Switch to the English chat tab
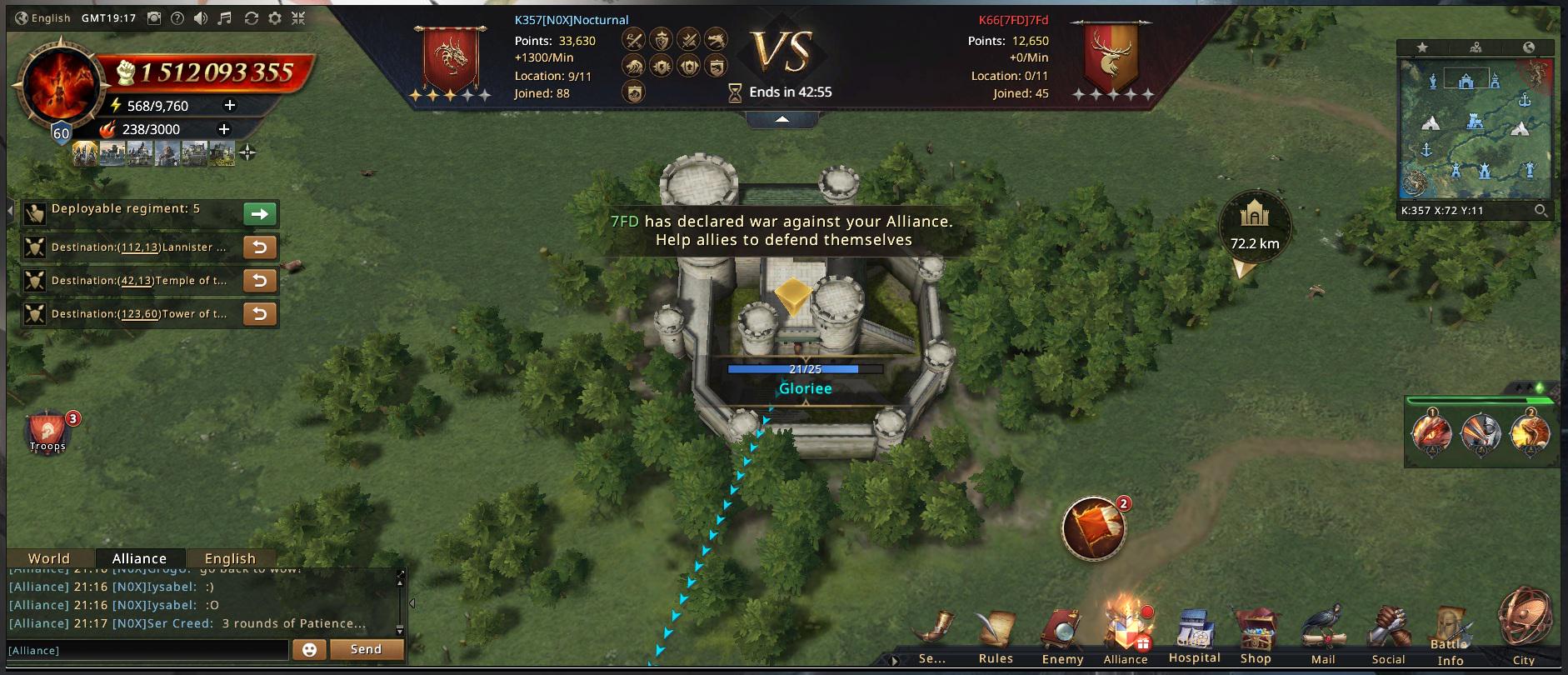The height and width of the screenshot is (675, 1568). tap(230, 558)
